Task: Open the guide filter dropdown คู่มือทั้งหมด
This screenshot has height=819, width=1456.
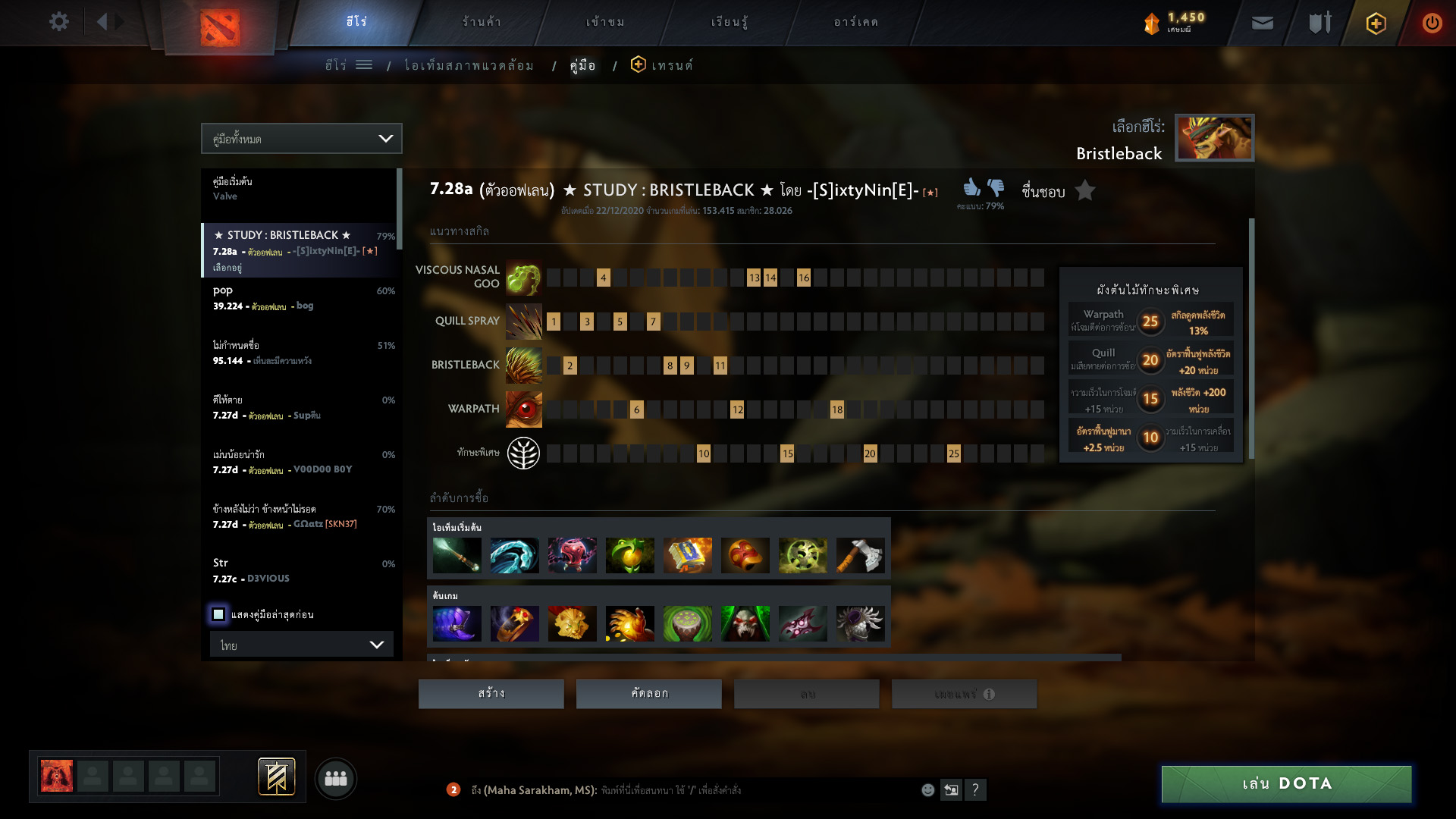Action: (x=301, y=139)
